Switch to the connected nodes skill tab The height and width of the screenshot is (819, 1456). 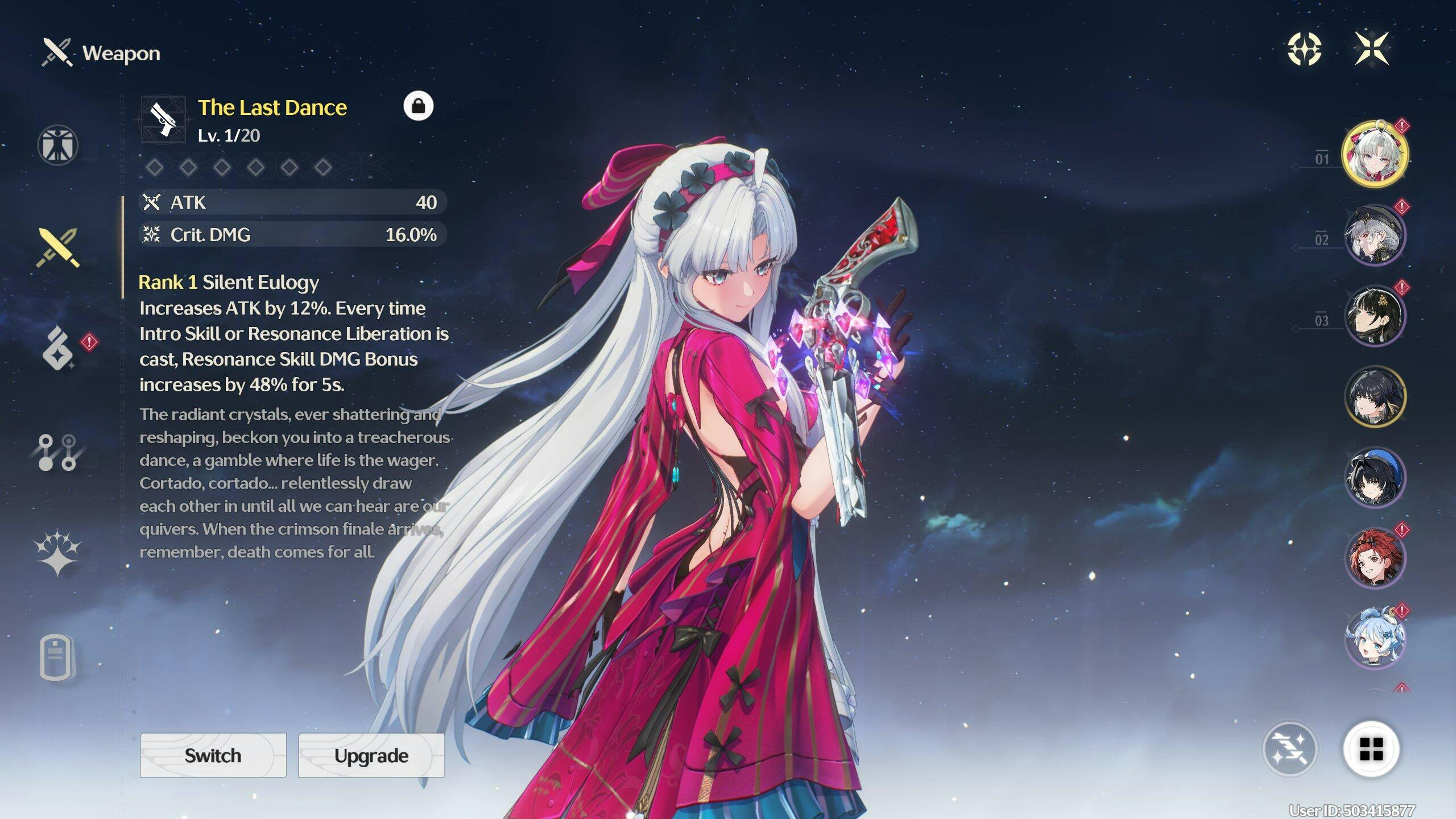click(58, 453)
